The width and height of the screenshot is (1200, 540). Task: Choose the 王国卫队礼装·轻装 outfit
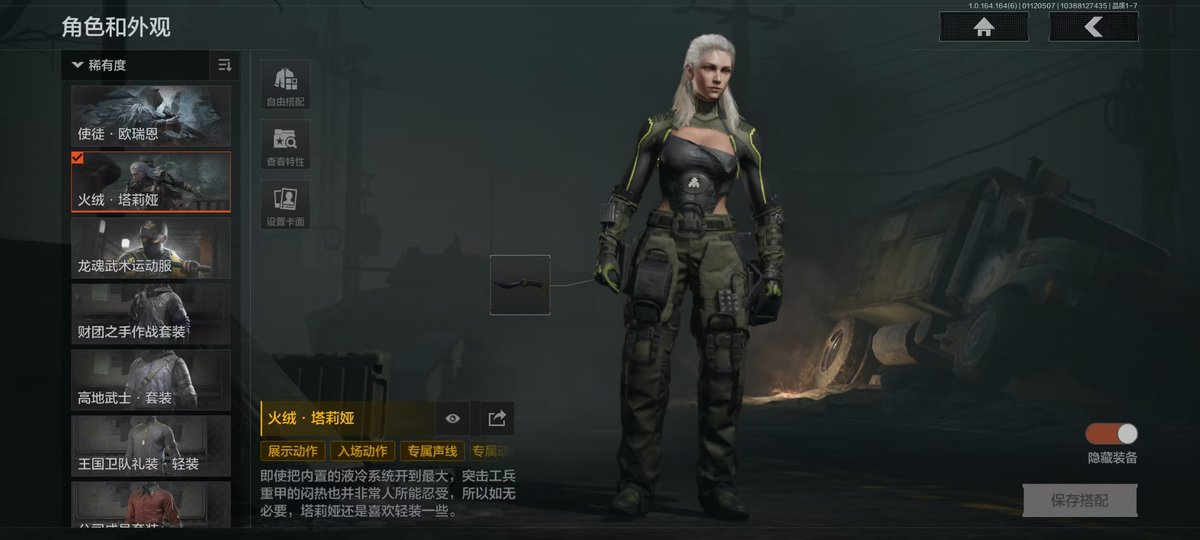coord(151,446)
